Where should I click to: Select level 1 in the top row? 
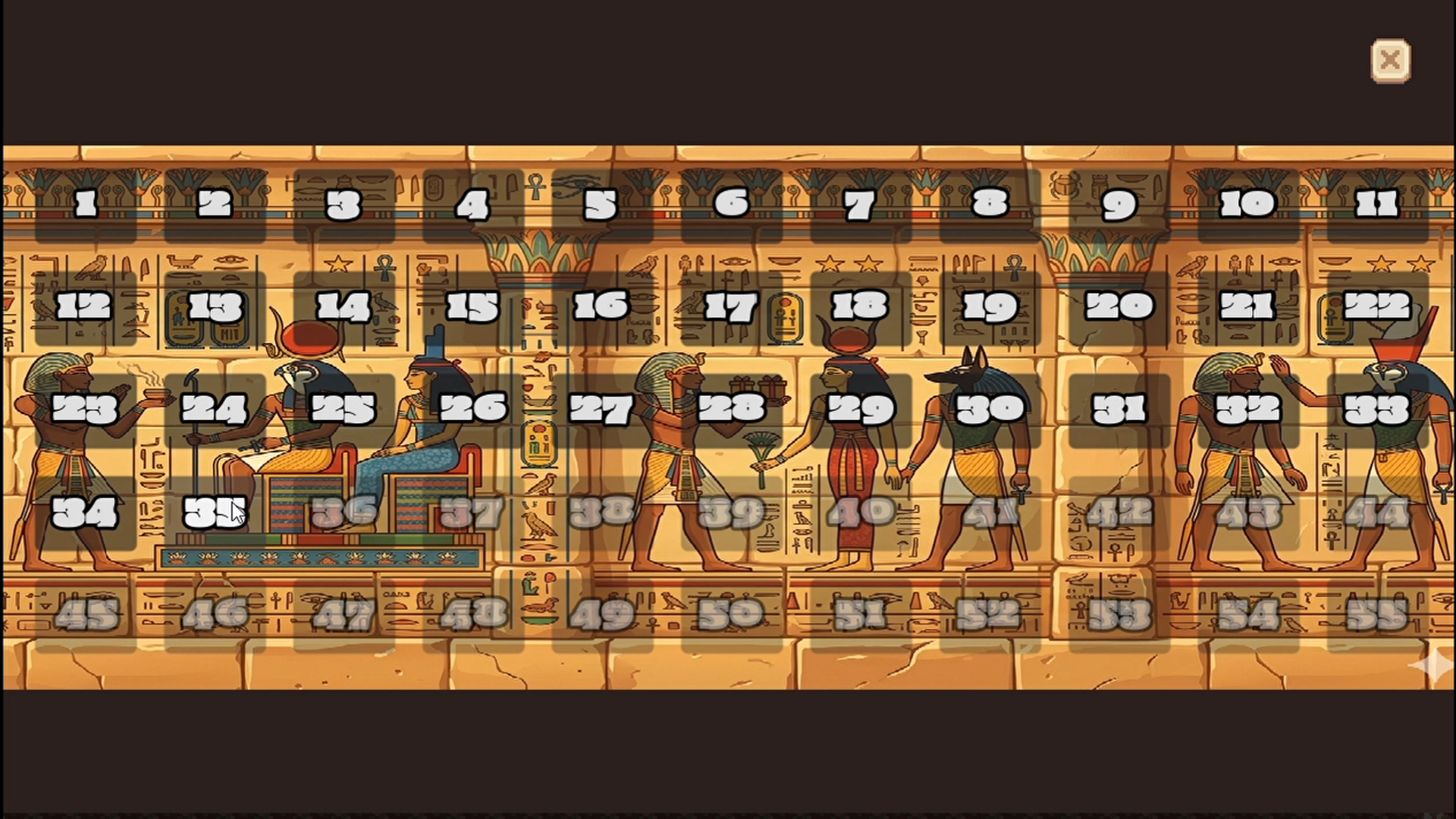[86, 203]
